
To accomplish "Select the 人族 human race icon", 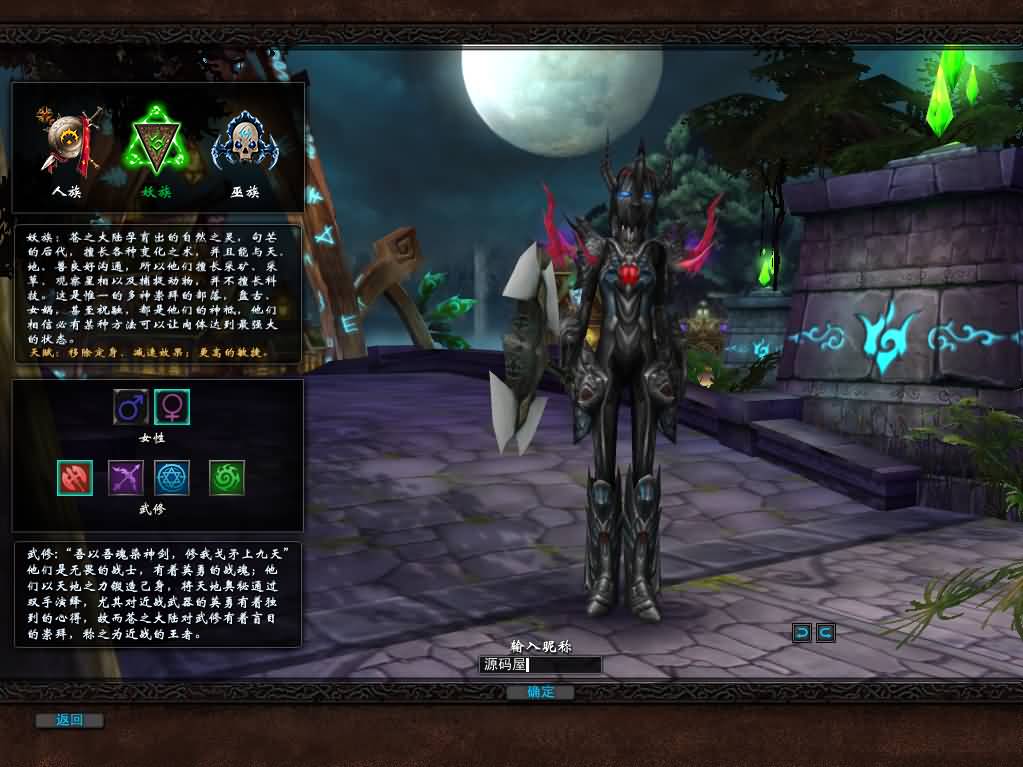I will [66, 143].
